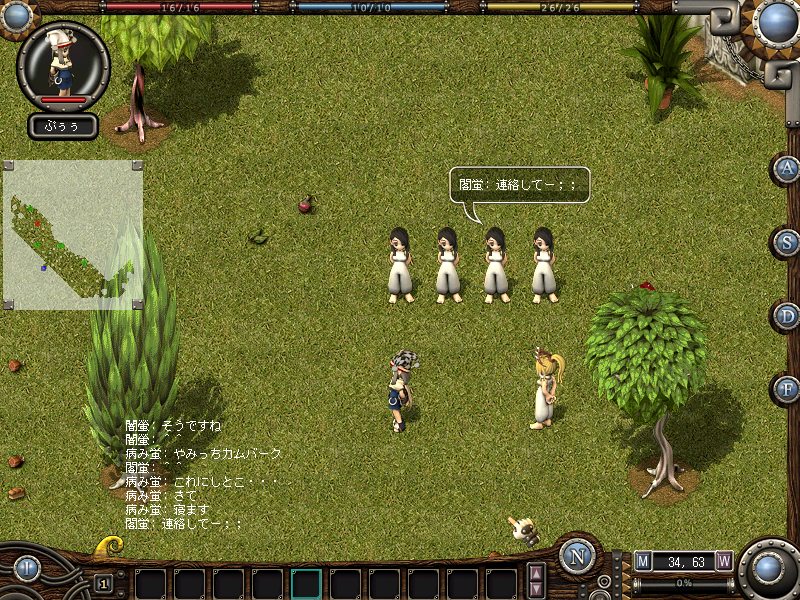Click the hotbar page number 1 button
Viewport: 800px width, 600px height.
[x=103, y=583]
